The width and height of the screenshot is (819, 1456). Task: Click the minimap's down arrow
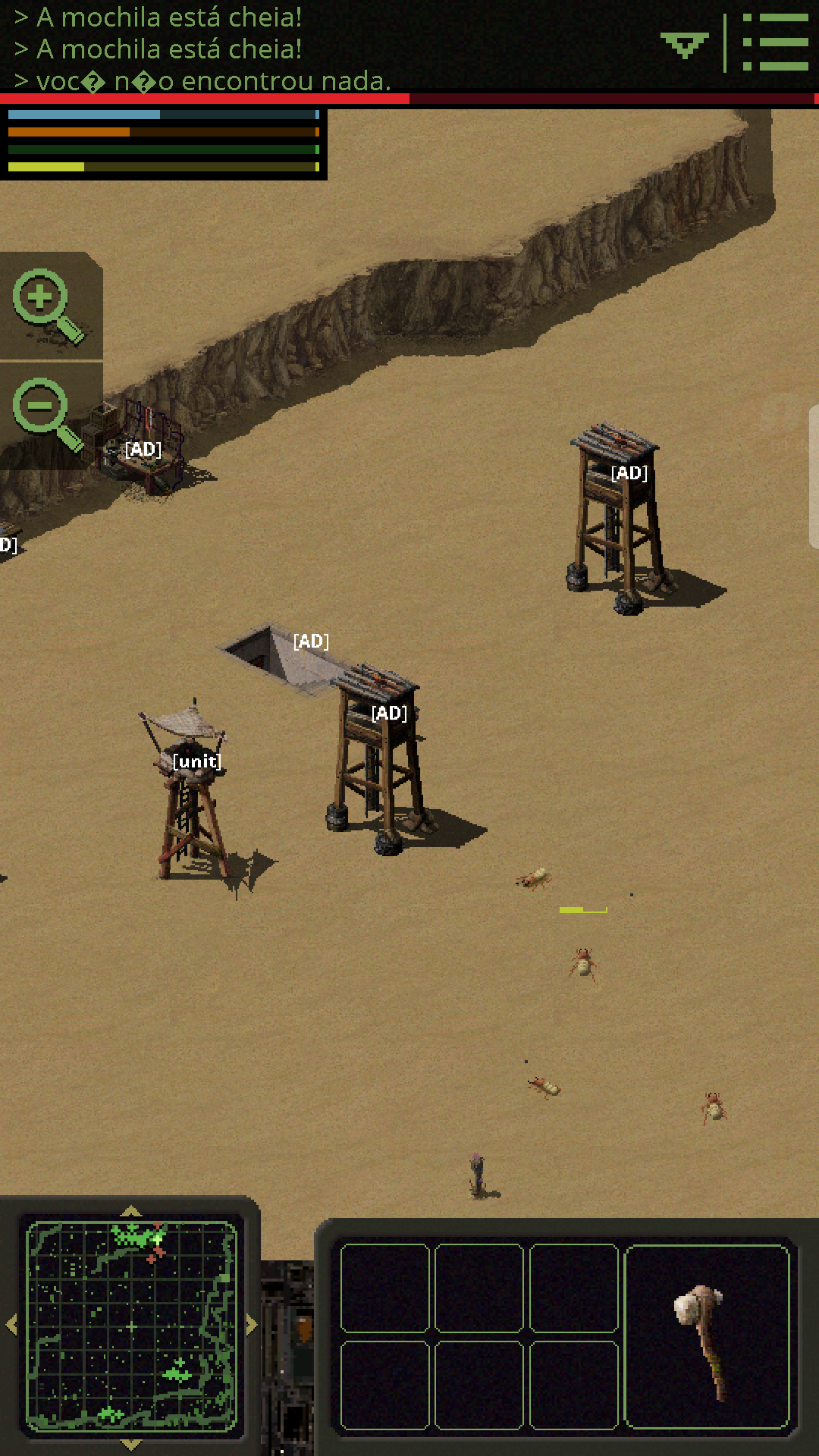[131, 1444]
